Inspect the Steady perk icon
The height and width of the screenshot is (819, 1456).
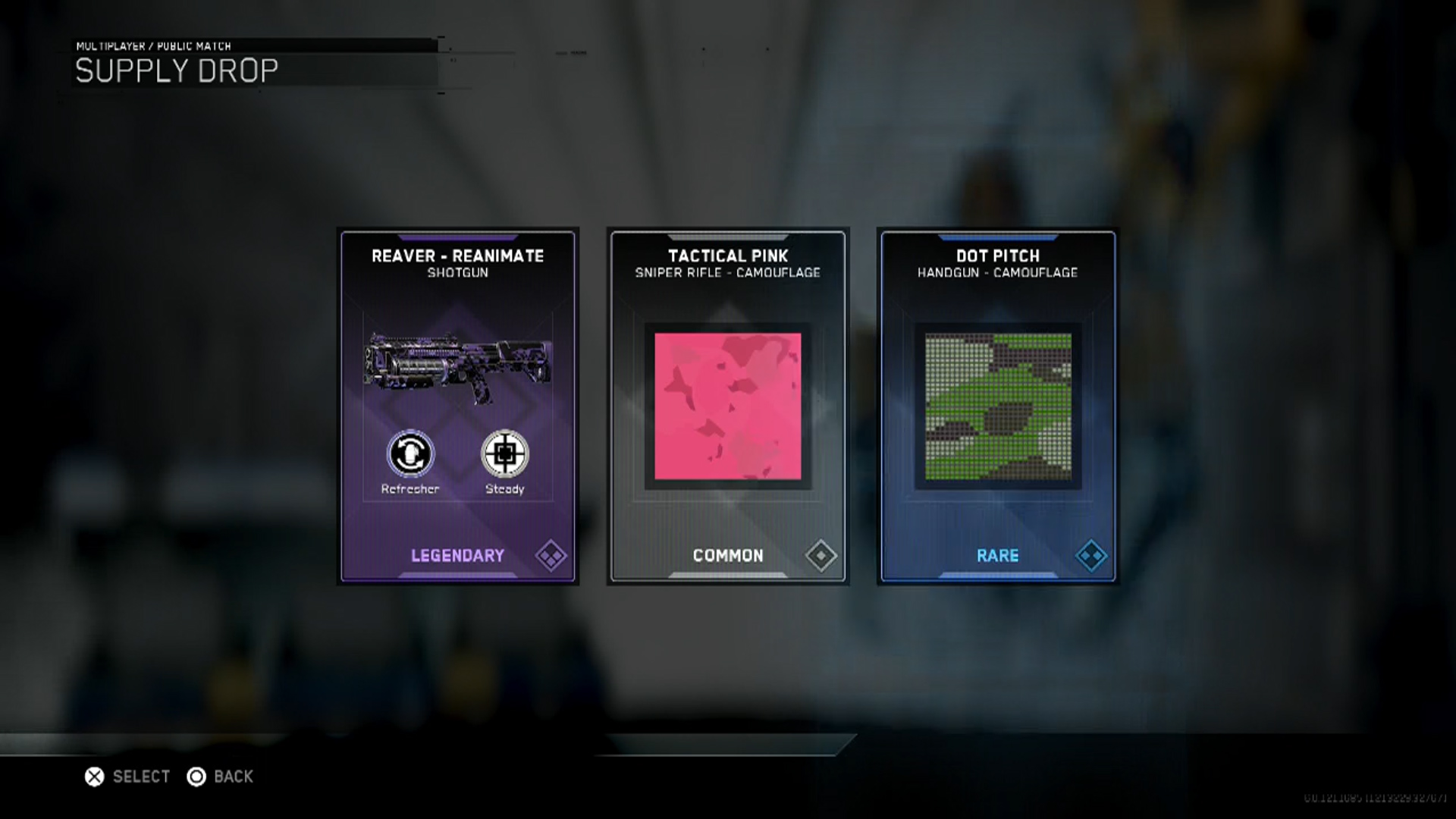point(505,454)
